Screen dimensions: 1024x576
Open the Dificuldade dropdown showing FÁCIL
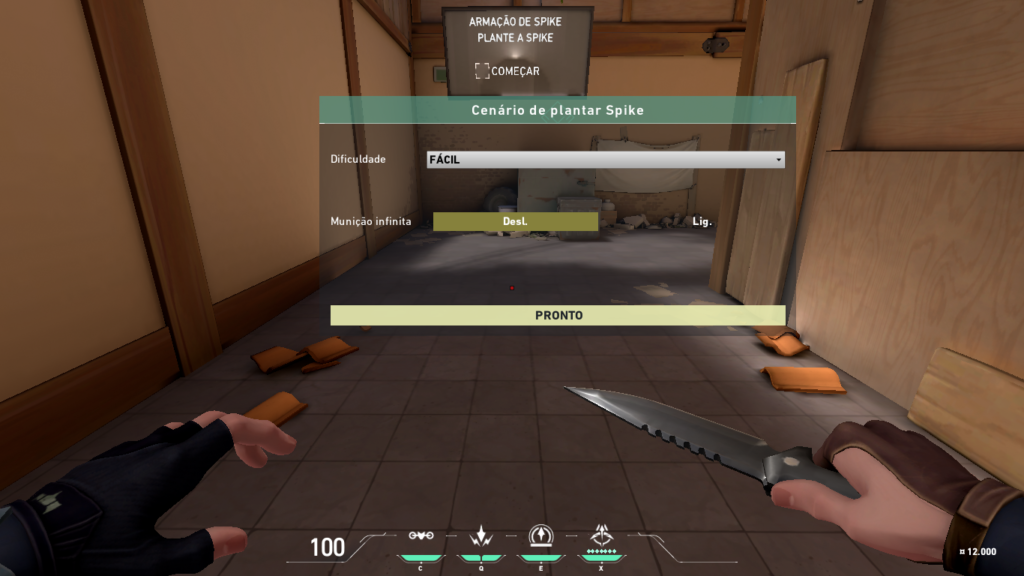tap(605, 160)
